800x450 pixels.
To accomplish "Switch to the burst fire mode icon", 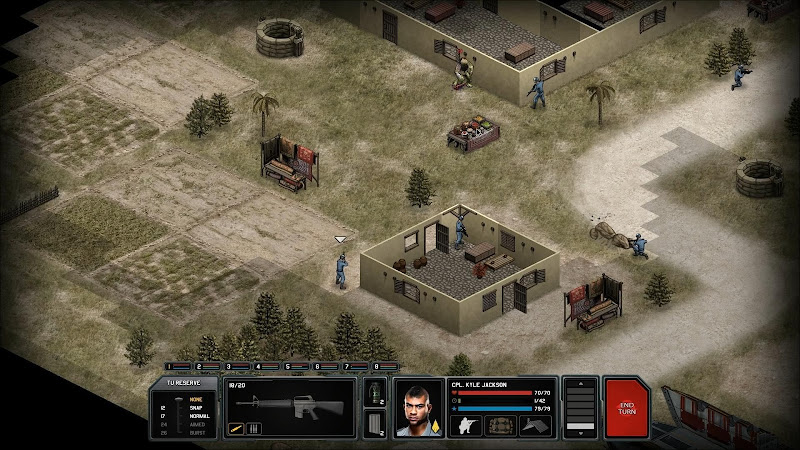I will [x=252, y=429].
